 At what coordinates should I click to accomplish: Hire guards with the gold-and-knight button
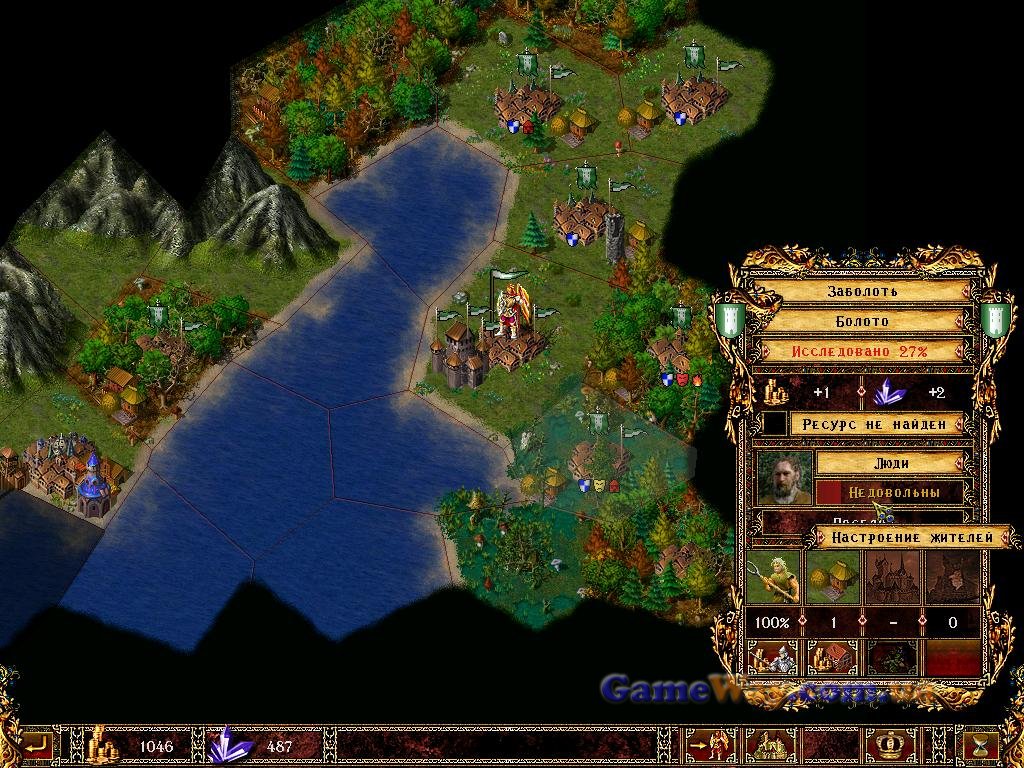774,659
